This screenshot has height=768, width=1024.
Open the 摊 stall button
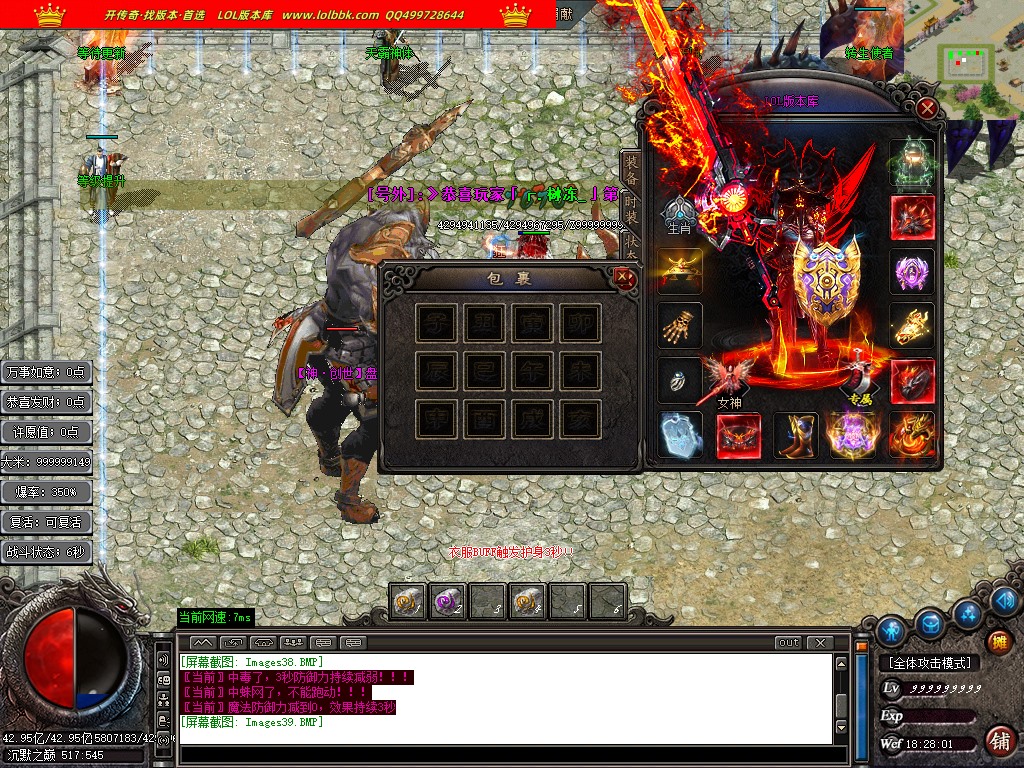(x=998, y=641)
